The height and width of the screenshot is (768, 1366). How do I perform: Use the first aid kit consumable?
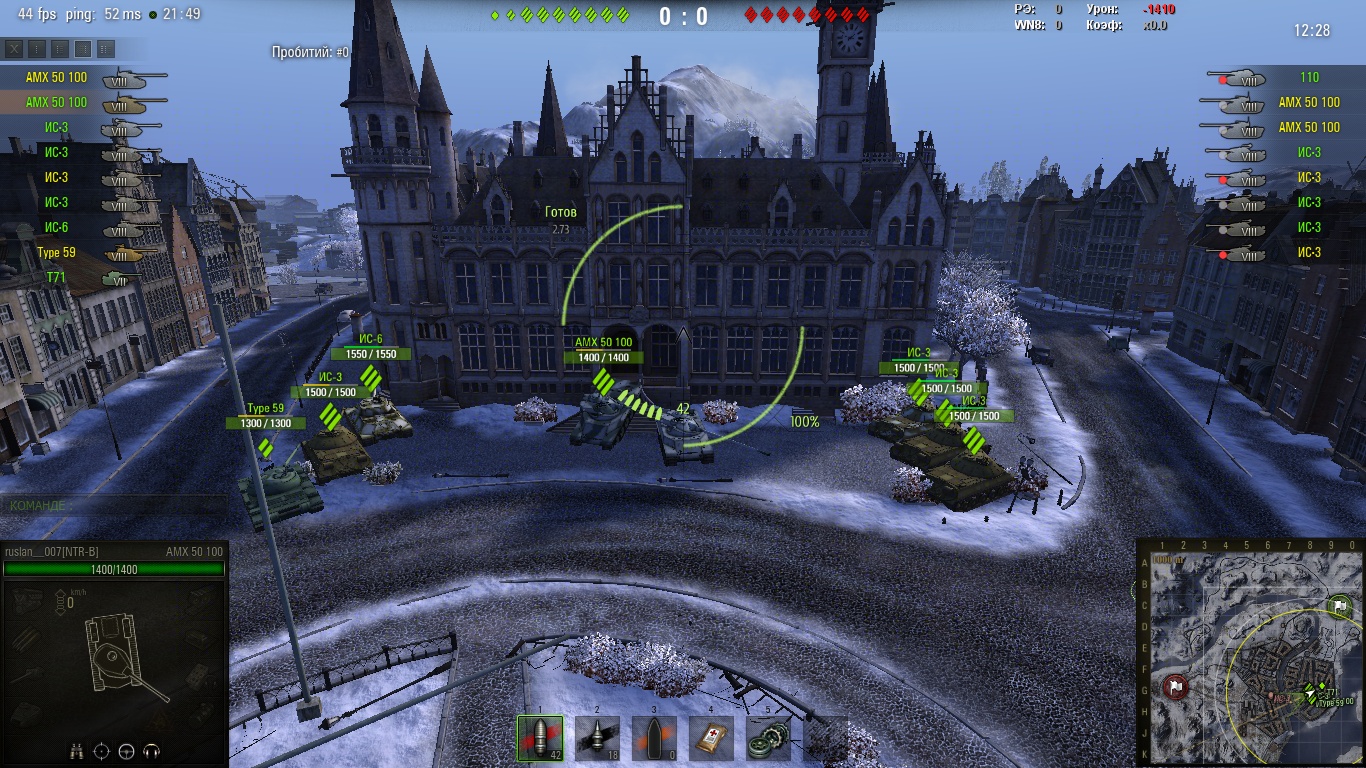[x=711, y=738]
